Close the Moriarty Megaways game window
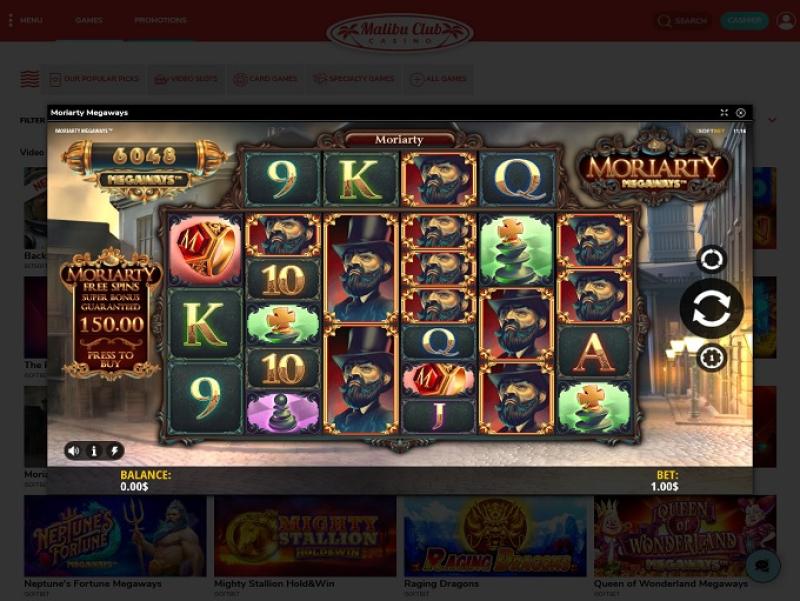Image resolution: width=800 pixels, height=601 pixels. pyautogui.click(x=741, y=113)
